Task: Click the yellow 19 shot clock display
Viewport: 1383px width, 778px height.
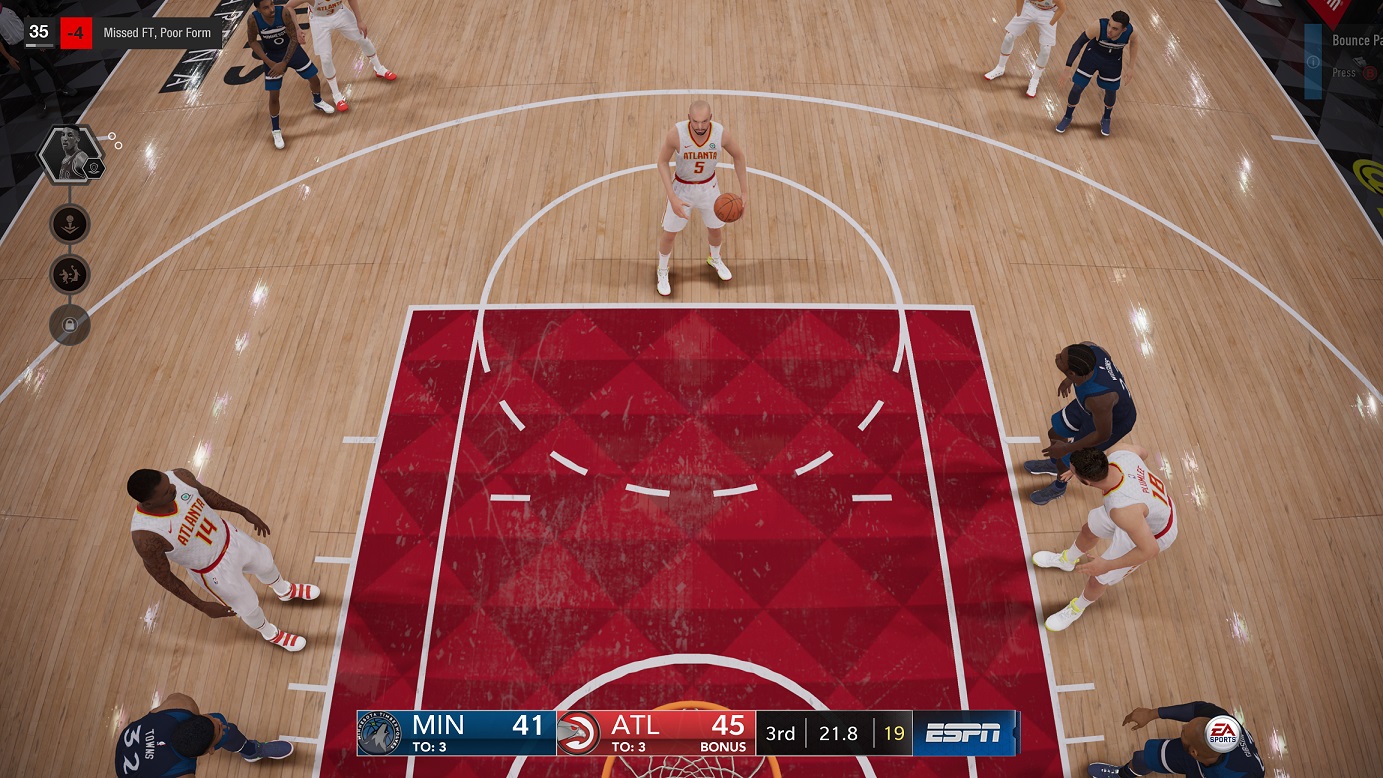Action: click(x=894, y=732)
